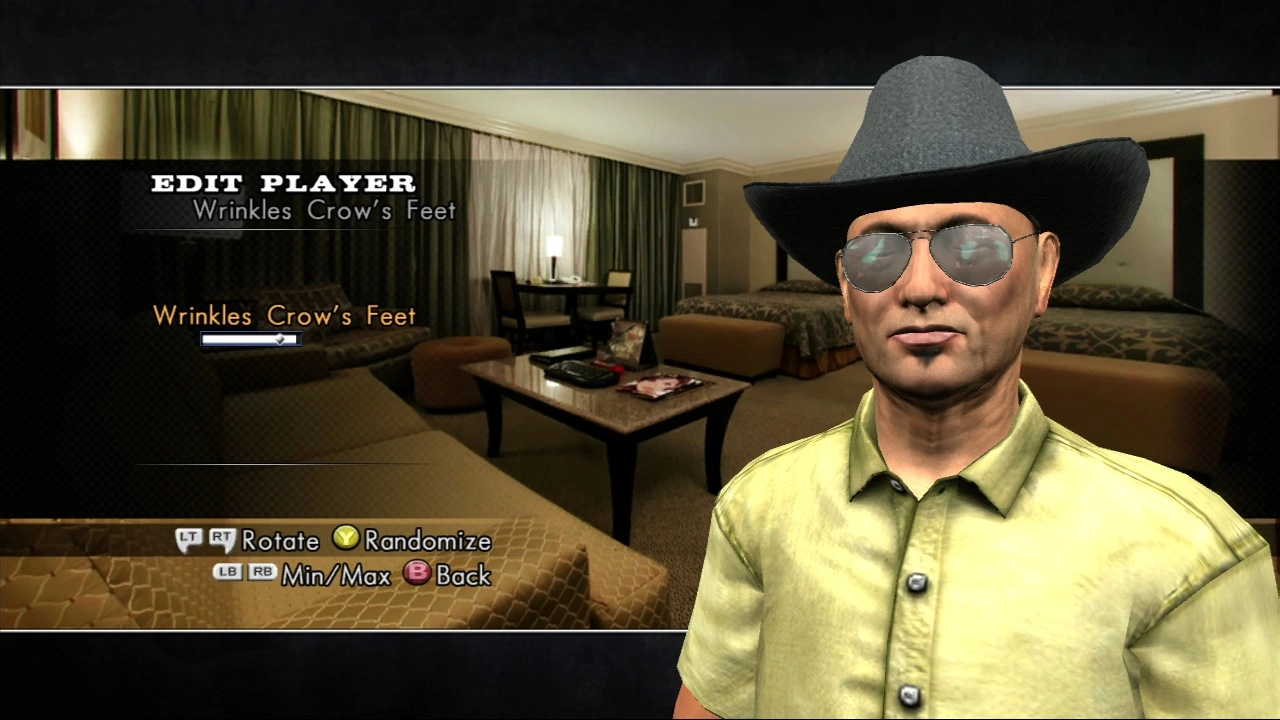Click the diamond marker on the intensity bar
This screenshot has width=1280, height=720.
tap(281, 339)
